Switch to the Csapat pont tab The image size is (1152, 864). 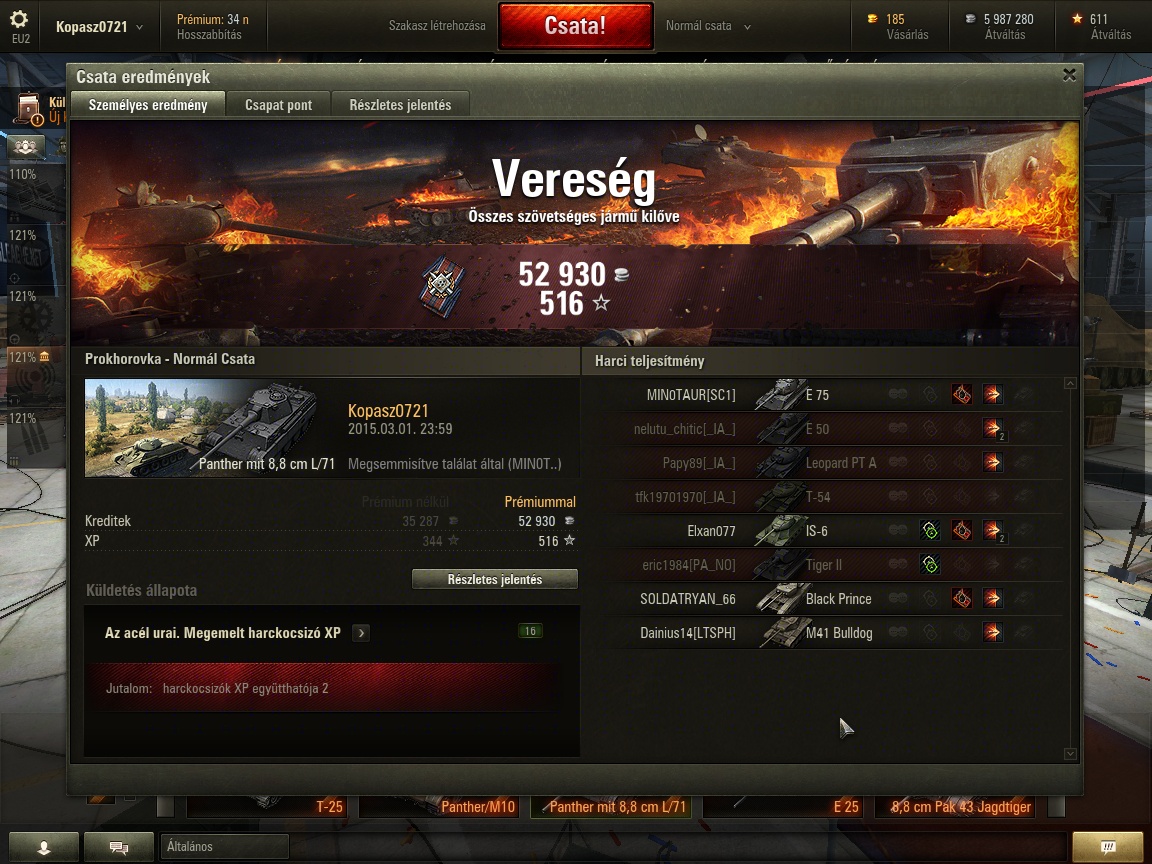278,105
